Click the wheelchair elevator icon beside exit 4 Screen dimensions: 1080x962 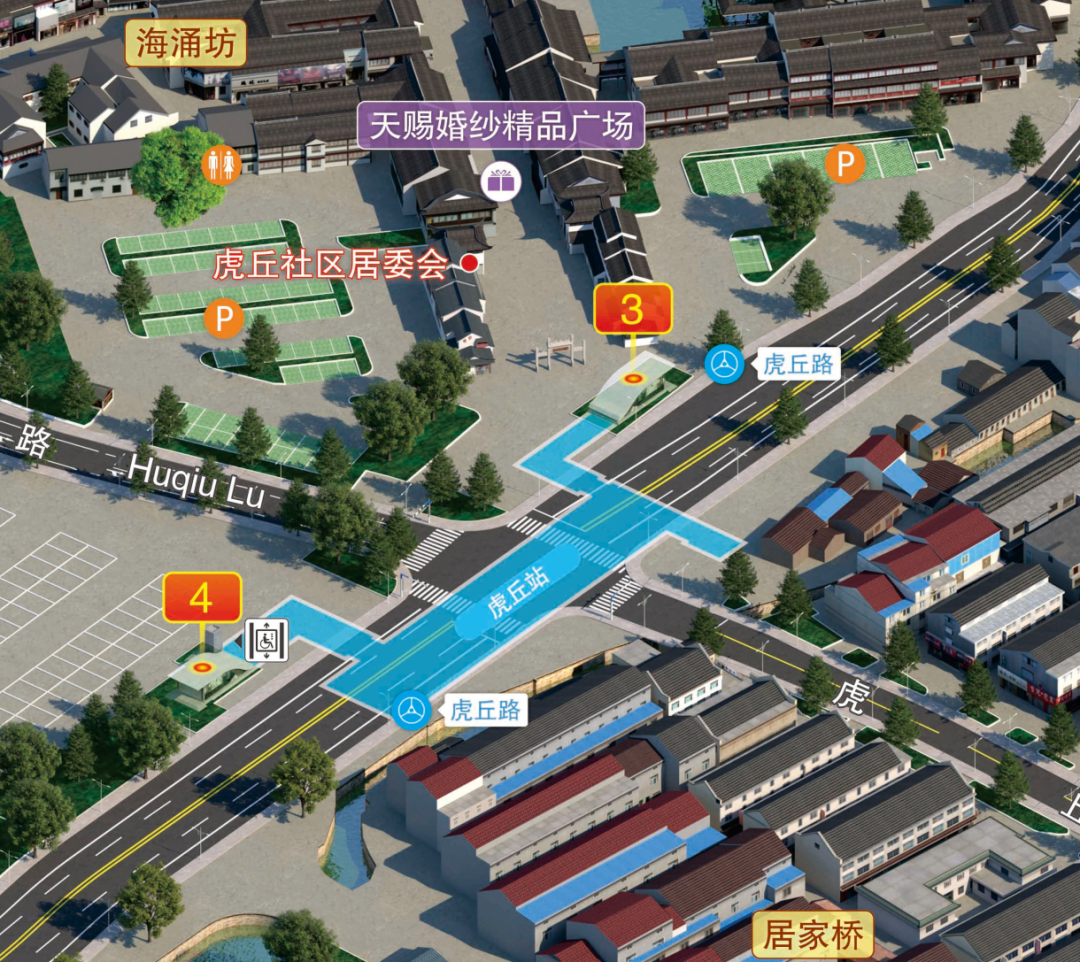266,640
